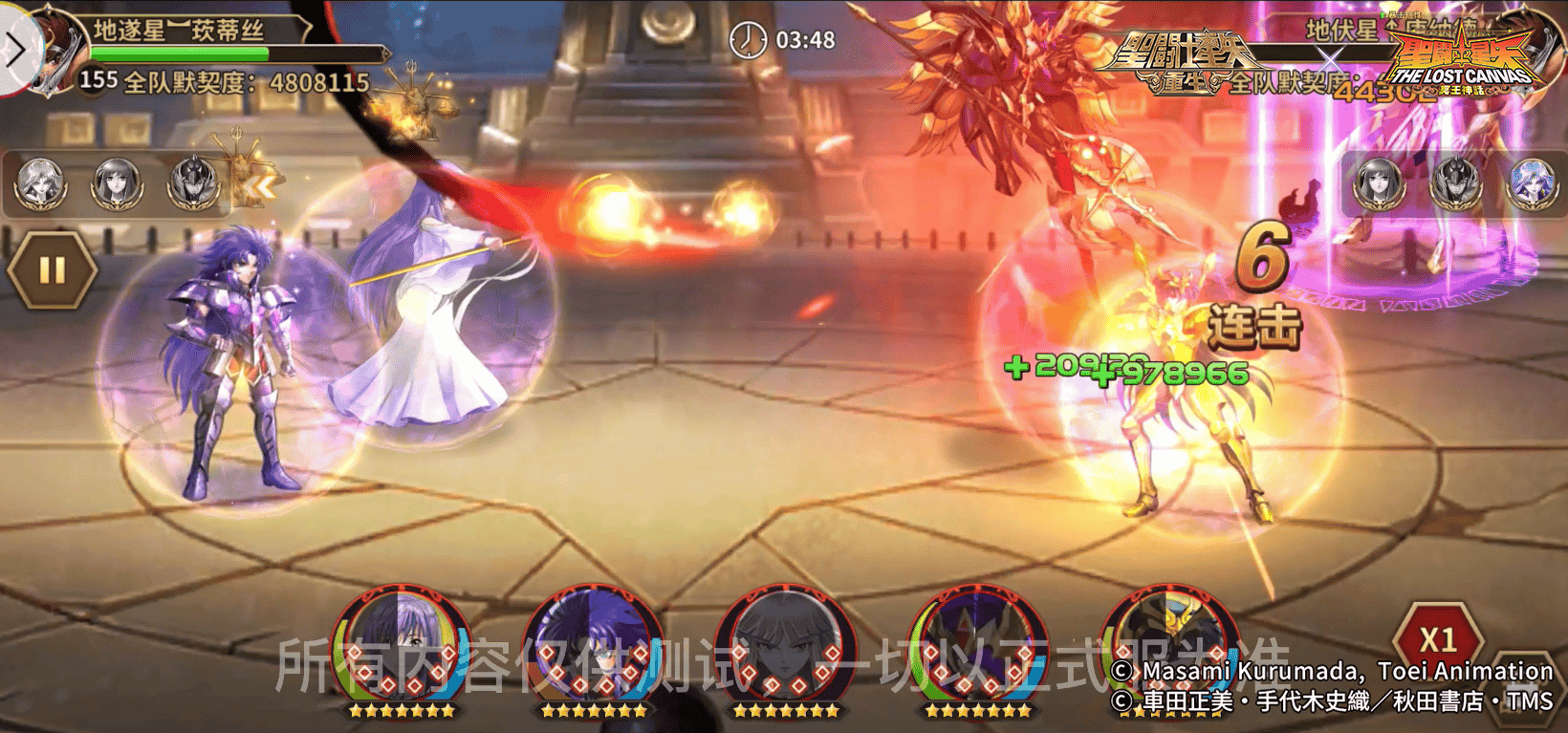Pause the battle with the hexagon button
1568x733 pixels.
pos(52,270)
